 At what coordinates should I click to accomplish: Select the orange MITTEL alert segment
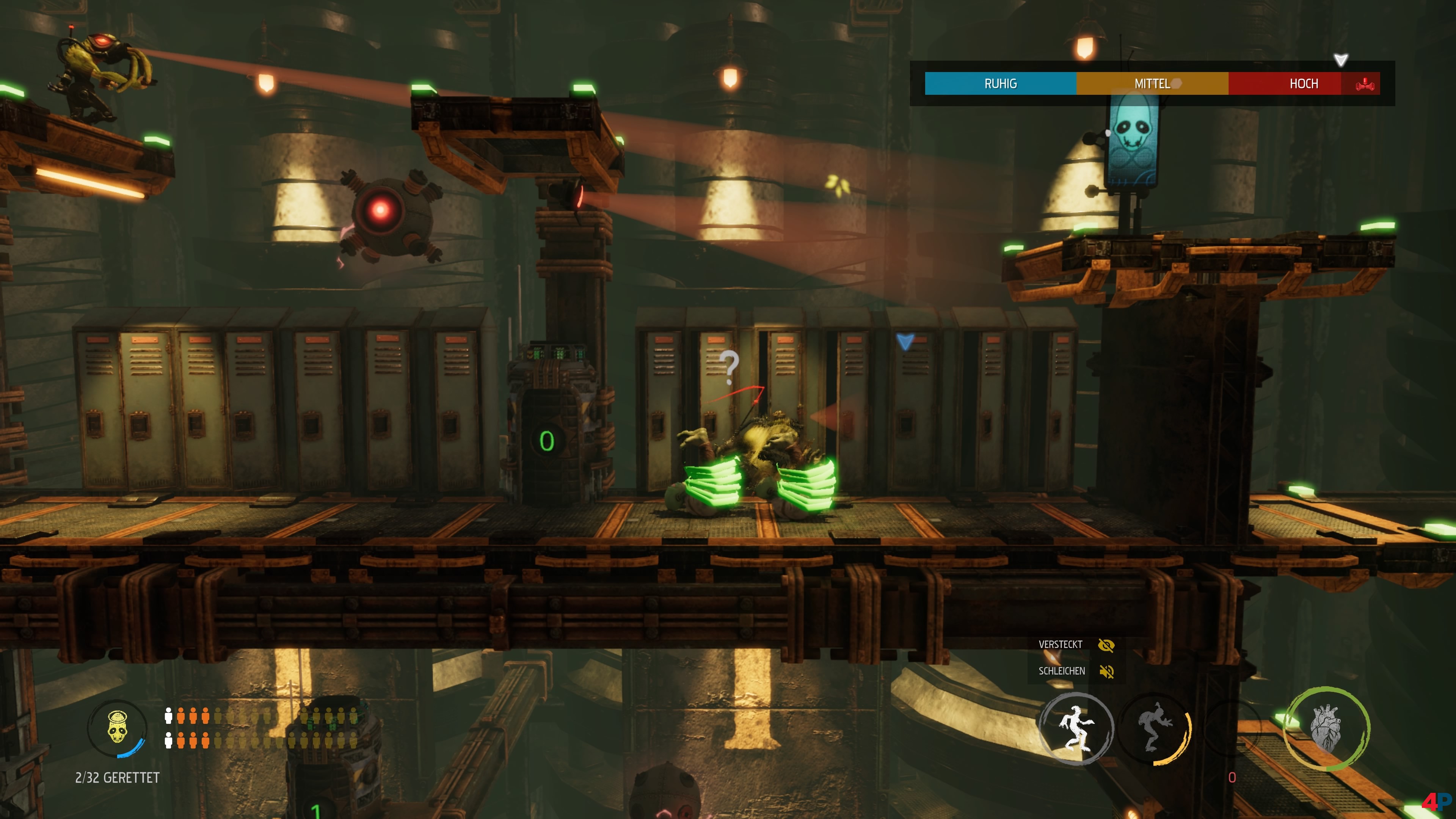point(1152,84)
